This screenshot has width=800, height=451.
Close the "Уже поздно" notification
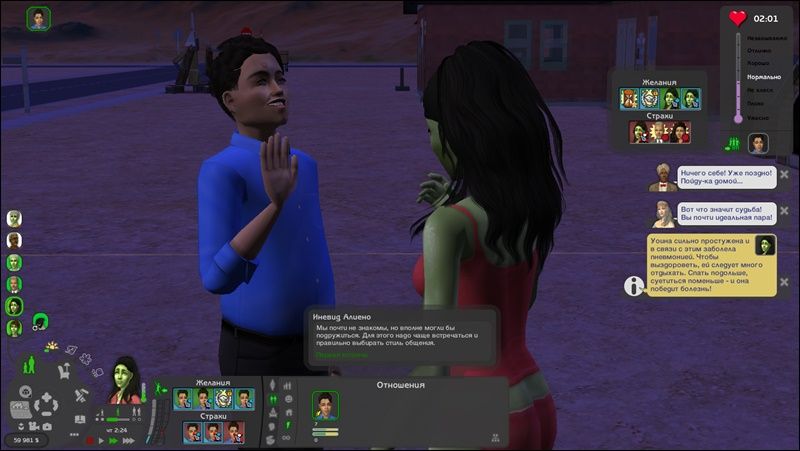point(784,174)
